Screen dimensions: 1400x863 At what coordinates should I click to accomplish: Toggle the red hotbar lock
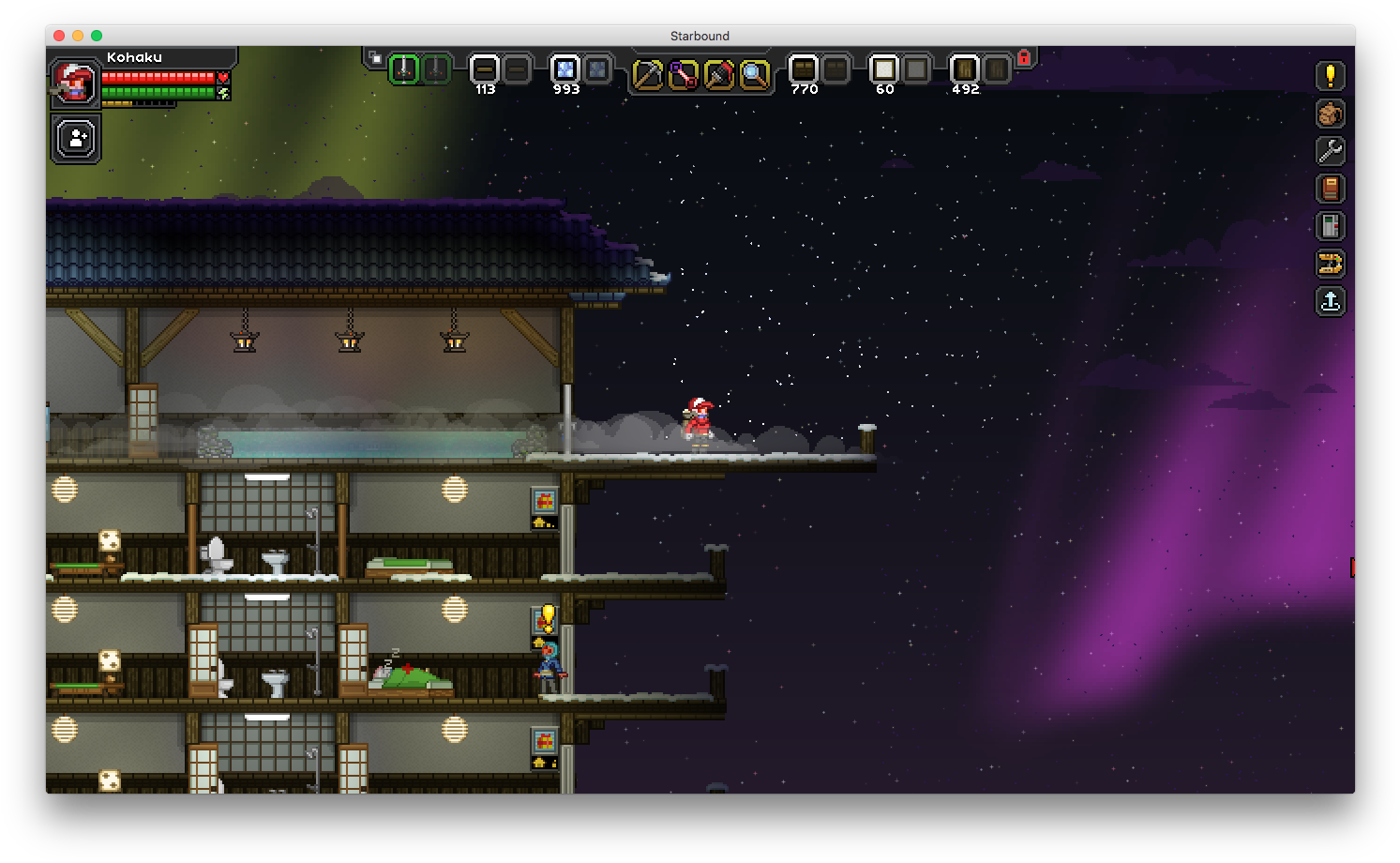[1024, 58]
